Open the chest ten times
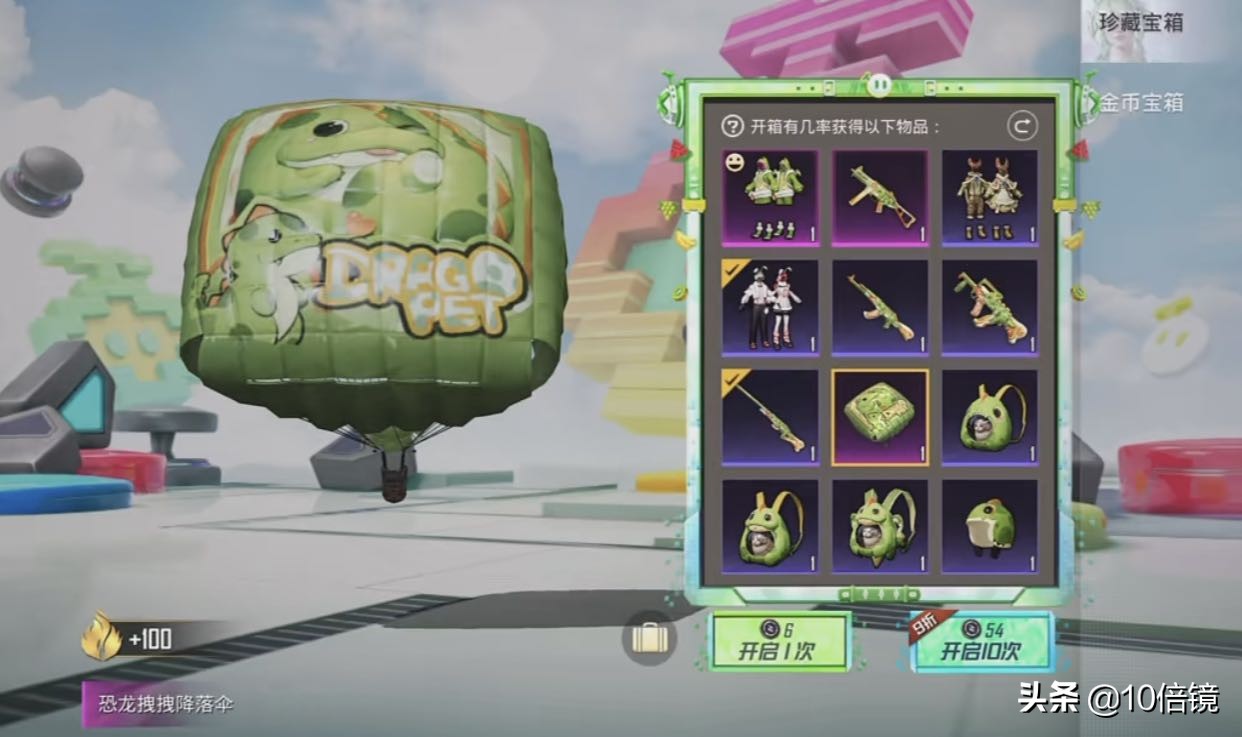Viewport: 1242px width, 737px height. point(980,642)
